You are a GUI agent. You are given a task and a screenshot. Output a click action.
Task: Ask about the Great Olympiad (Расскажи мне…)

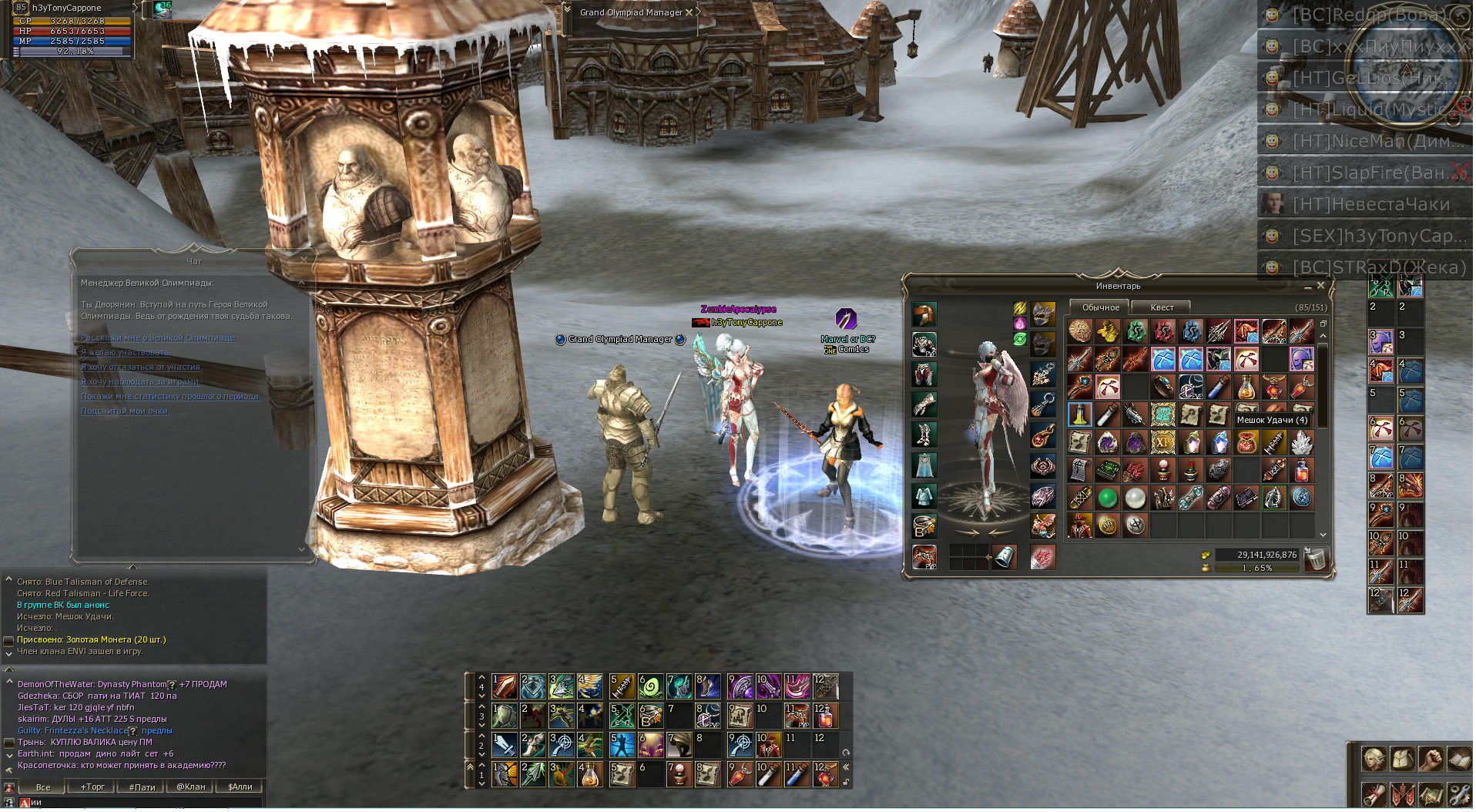point(158,337)
